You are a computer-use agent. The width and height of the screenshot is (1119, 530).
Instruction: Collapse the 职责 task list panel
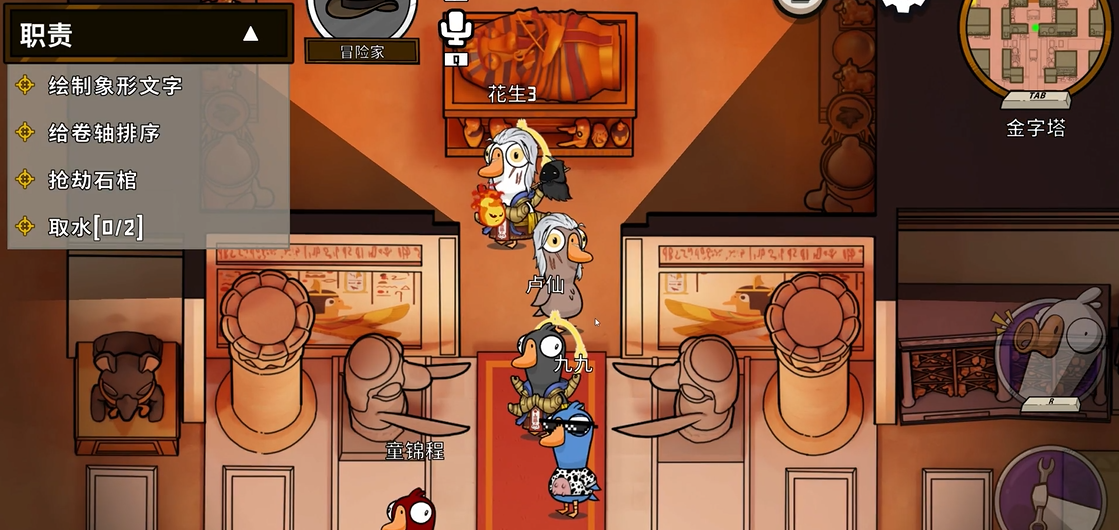click(x=250, y=34)
